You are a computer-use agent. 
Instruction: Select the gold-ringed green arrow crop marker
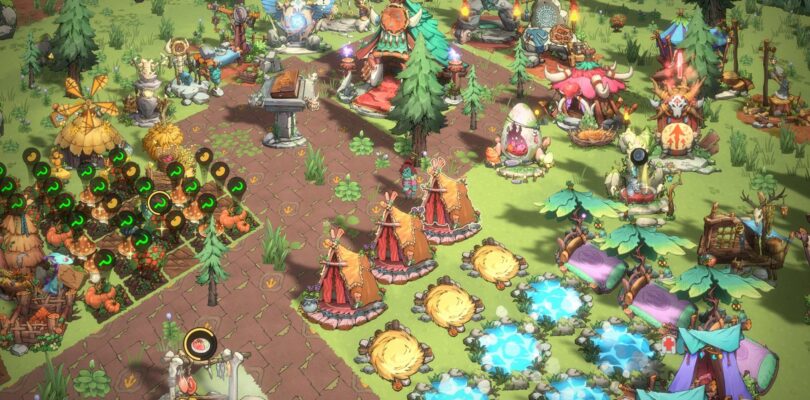[159, 203]
